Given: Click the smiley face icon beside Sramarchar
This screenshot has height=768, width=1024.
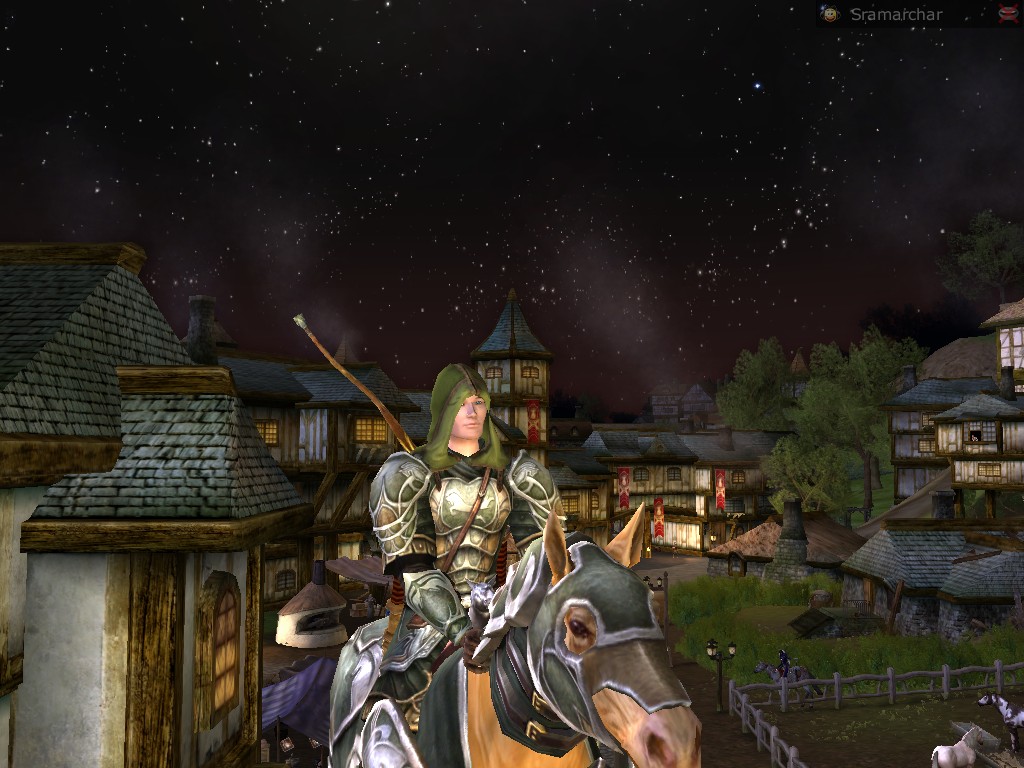Looking at the screenshot, I should tap(829, 14).
